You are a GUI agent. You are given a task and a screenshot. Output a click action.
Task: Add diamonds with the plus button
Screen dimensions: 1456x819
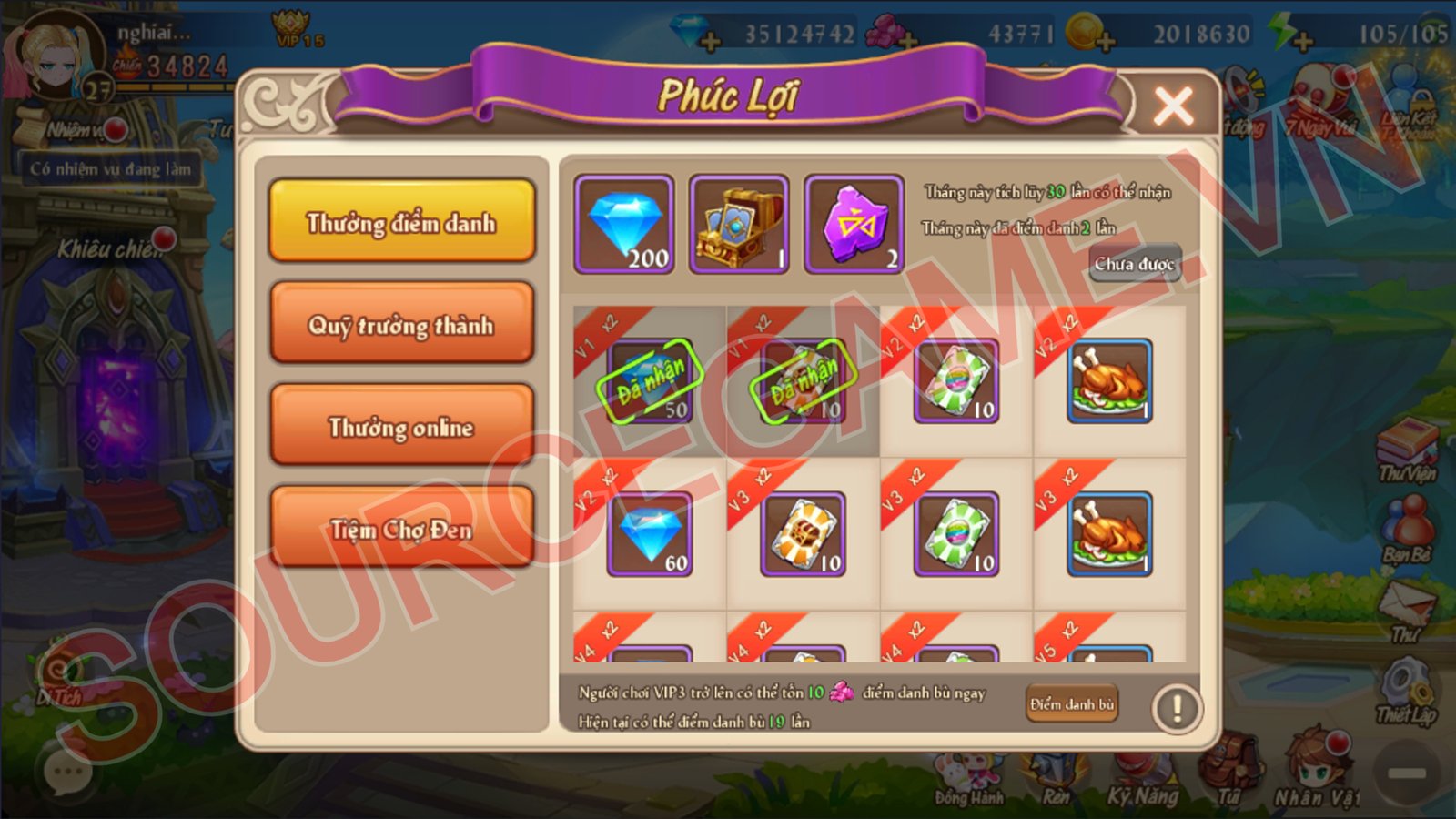click(x=711, y=41)
